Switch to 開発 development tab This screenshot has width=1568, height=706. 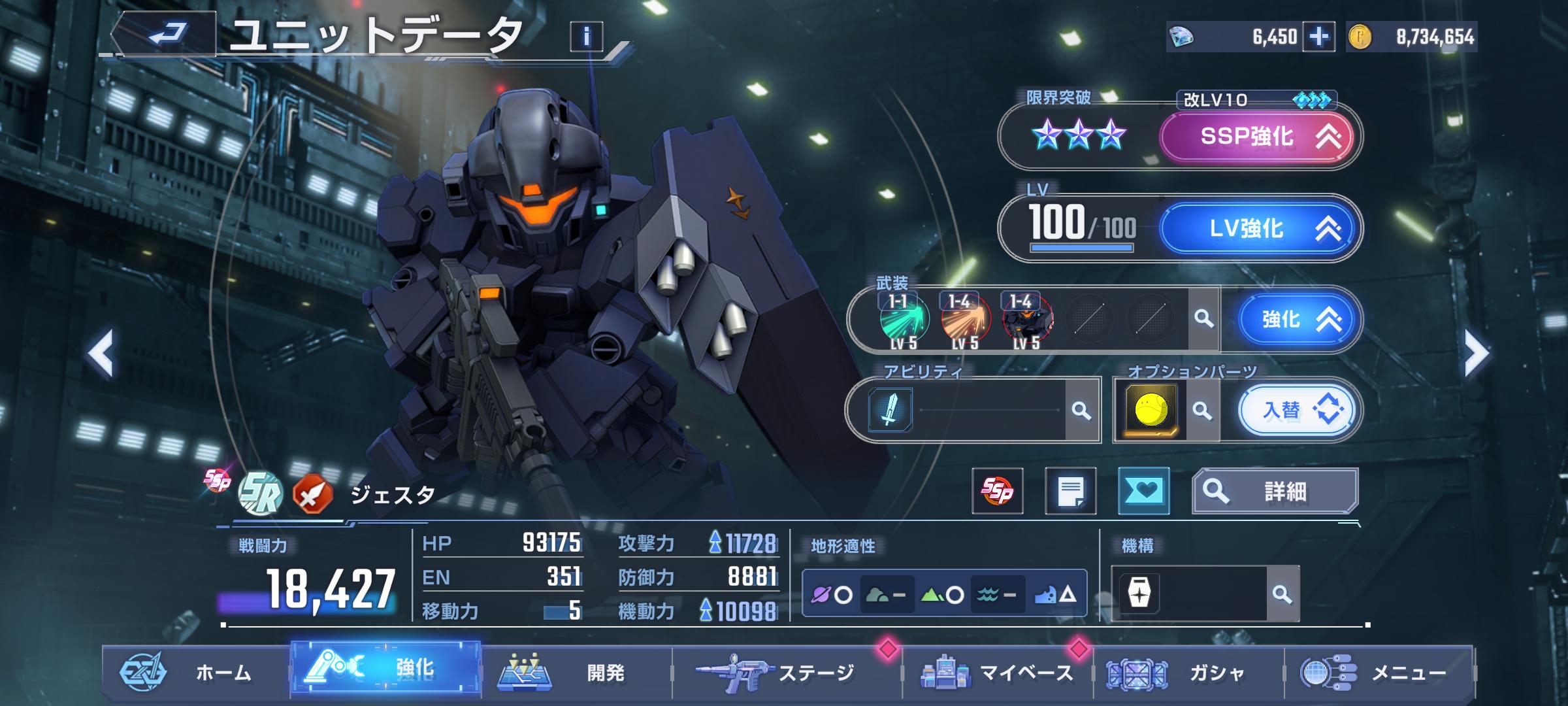click(576, 673)
